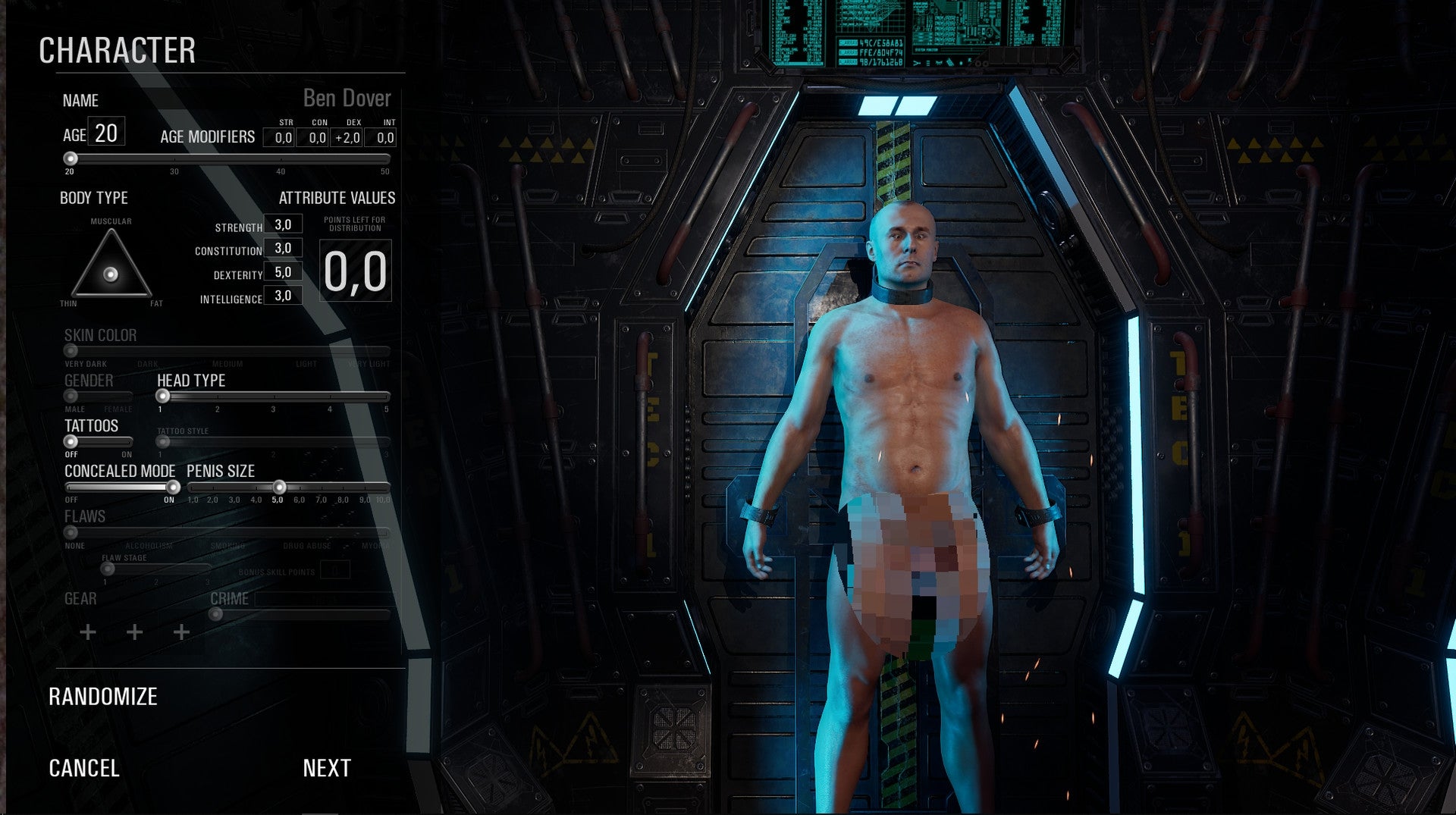Click the Dexterity value showing 5,0
The height and width of the screenshot is (815, 1456).
click(x=283, y=274)
